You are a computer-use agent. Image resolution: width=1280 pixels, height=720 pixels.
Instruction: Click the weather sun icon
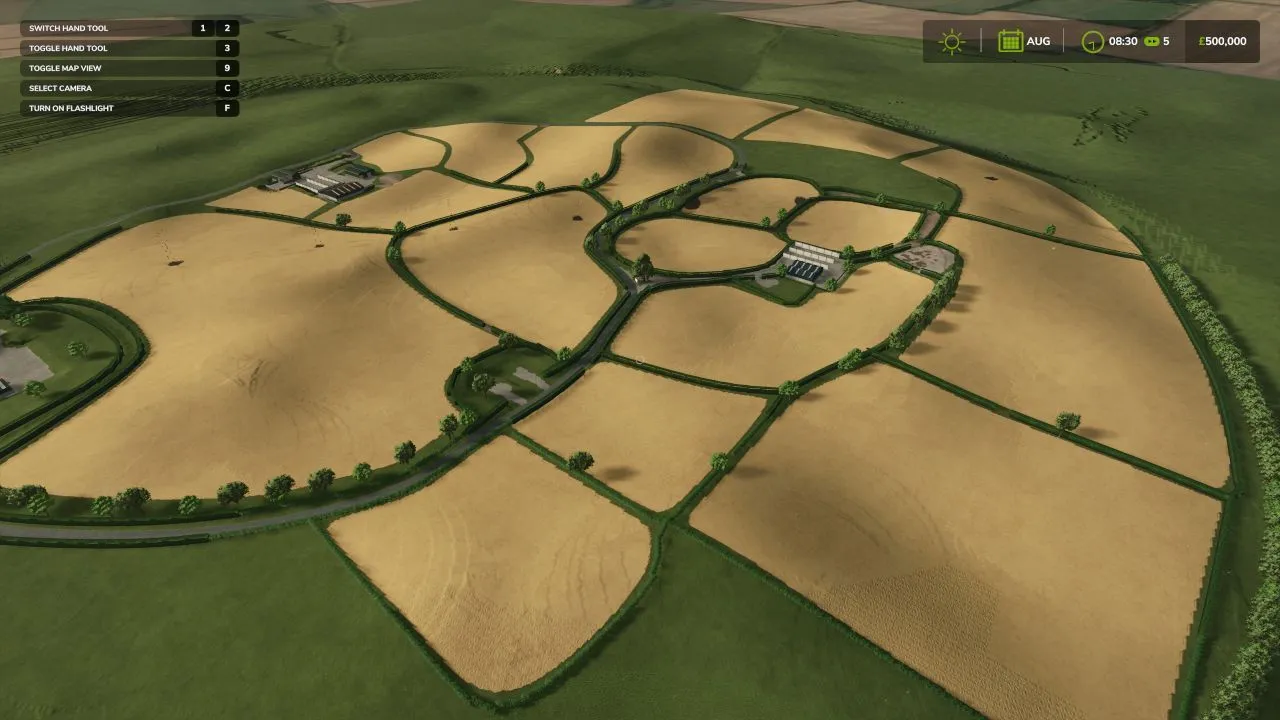click(951, 40)
